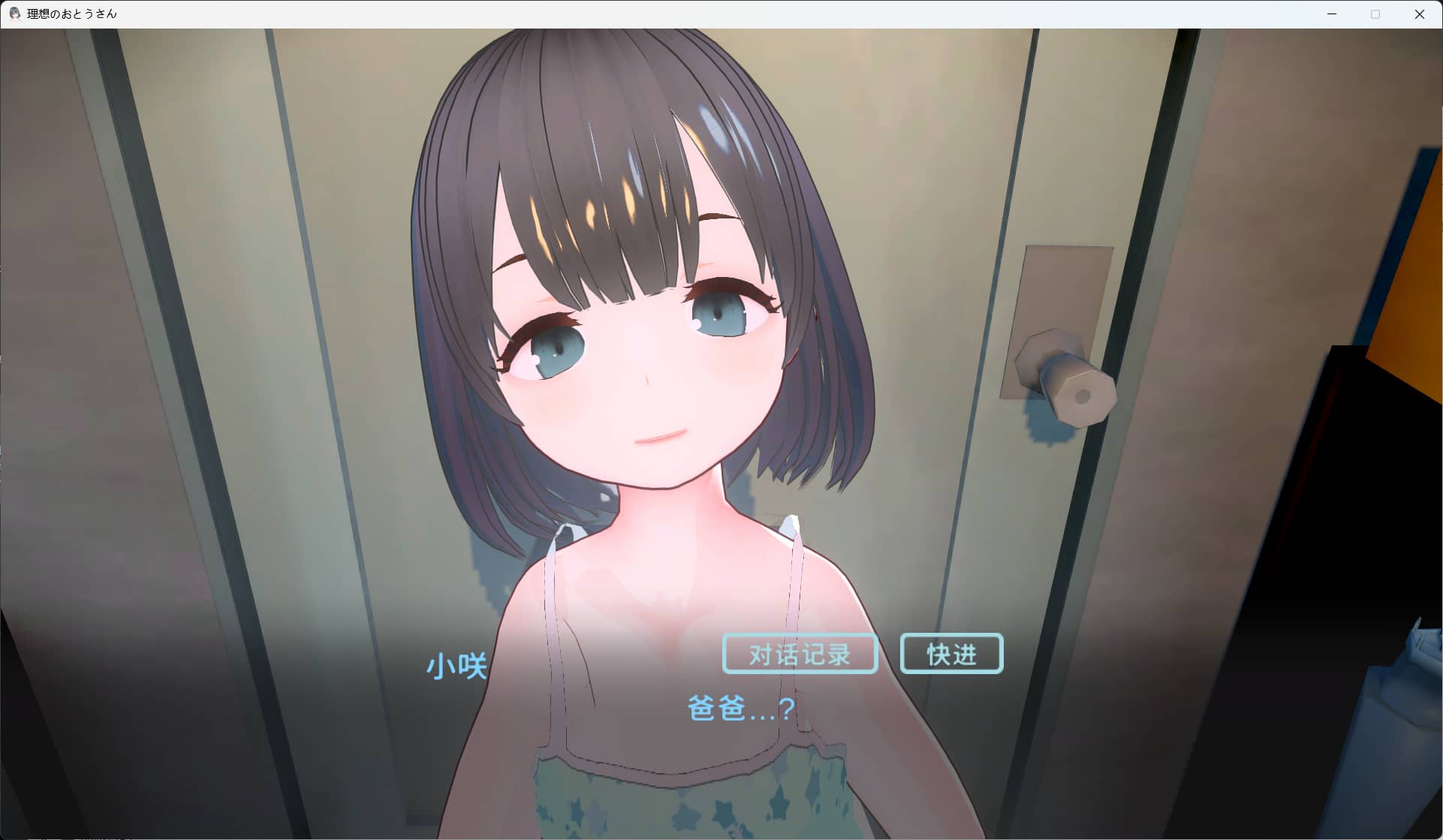The width and height of the screenshot is (1443, 840).
Task: Open the conversation log panel
Action: 799,653
